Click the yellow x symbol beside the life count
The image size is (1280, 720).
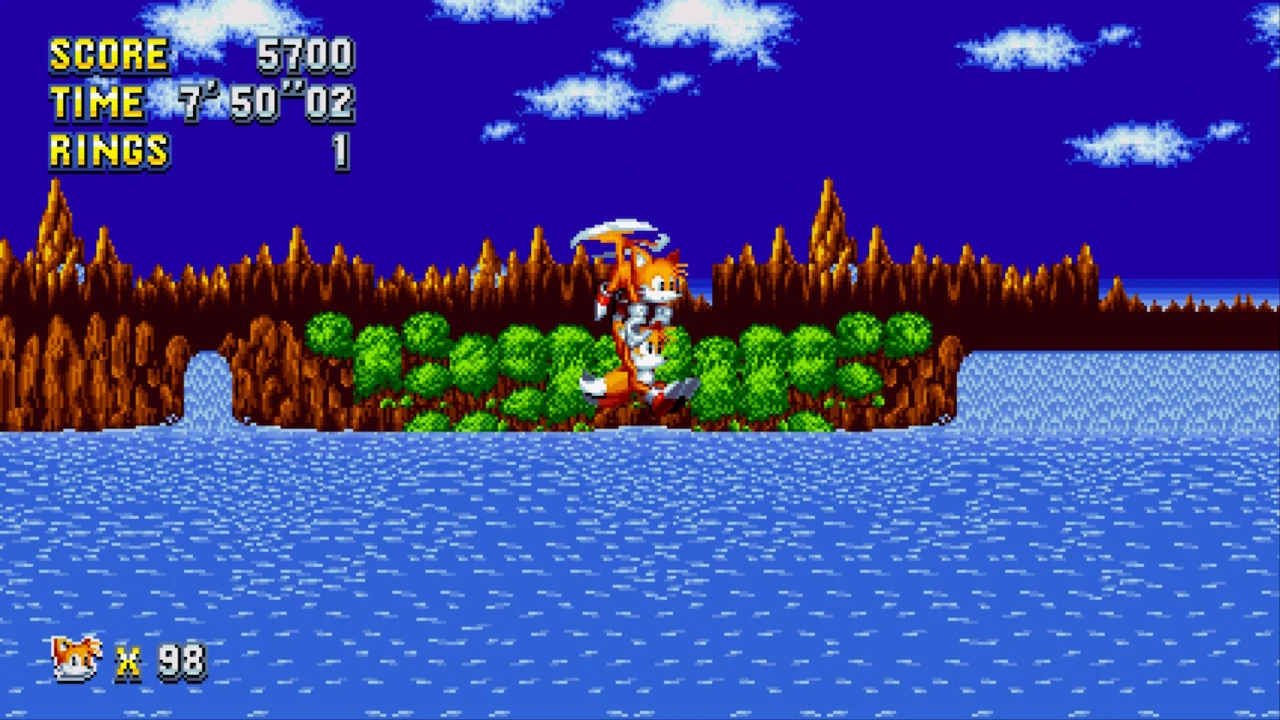[127, 662]
